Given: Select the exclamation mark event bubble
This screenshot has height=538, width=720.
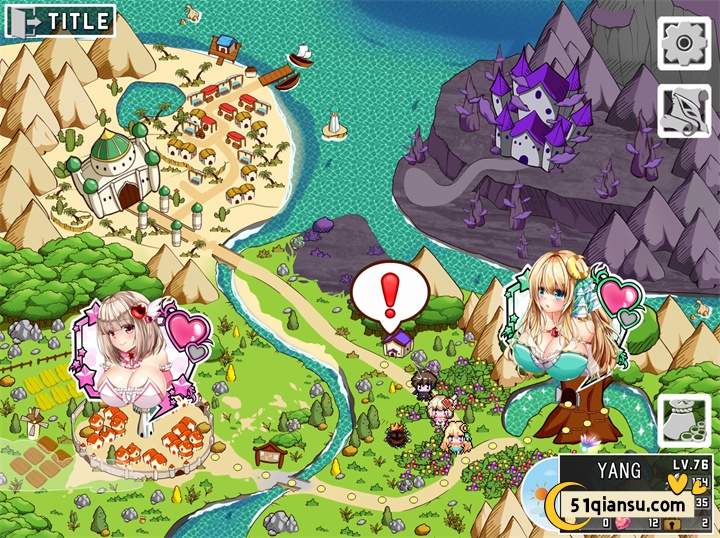Looking at the screenshot, I should coord(390,295).
